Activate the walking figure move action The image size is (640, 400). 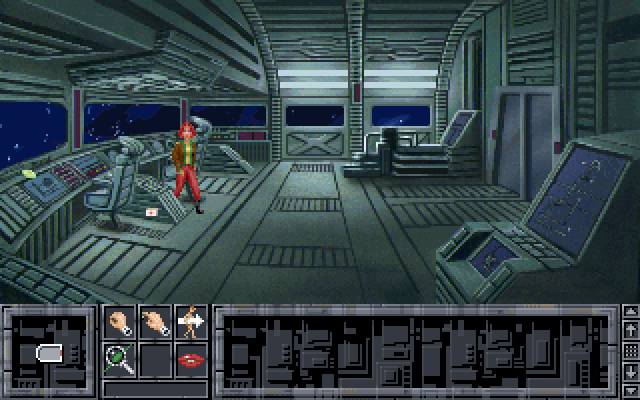(x=191, y=322)
